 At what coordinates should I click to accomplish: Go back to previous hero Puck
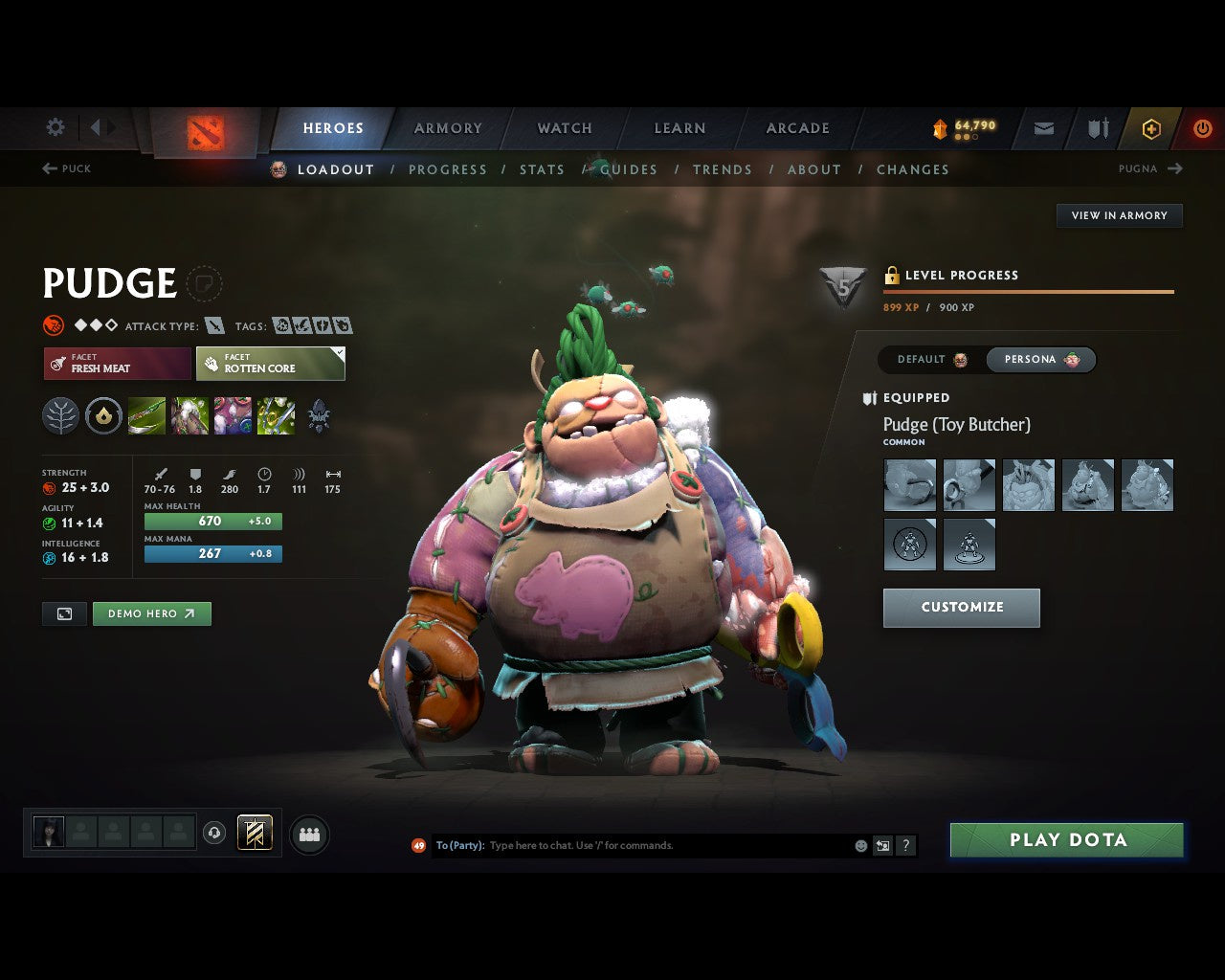[x=67, y=168]
